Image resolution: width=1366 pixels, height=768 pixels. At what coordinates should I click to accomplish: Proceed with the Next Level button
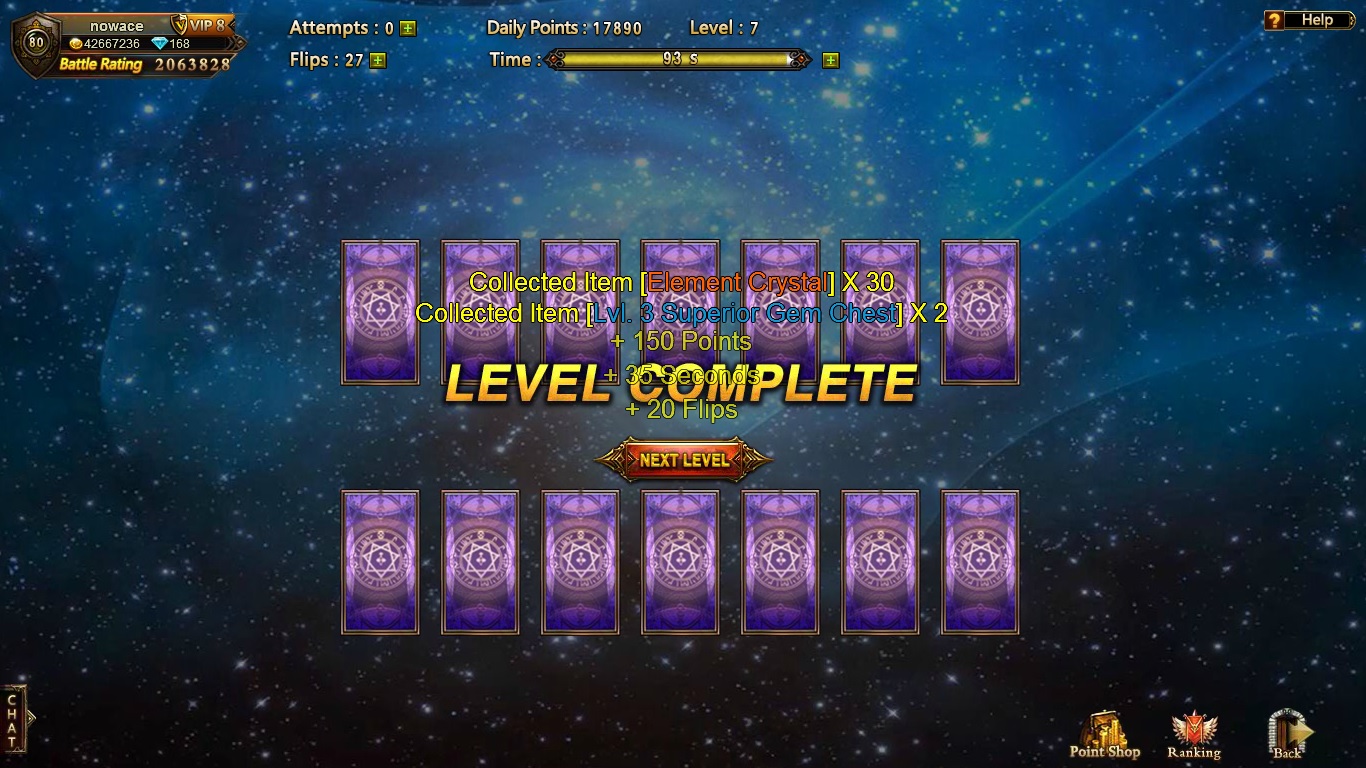pyautogui.click(x=684, y=460)
